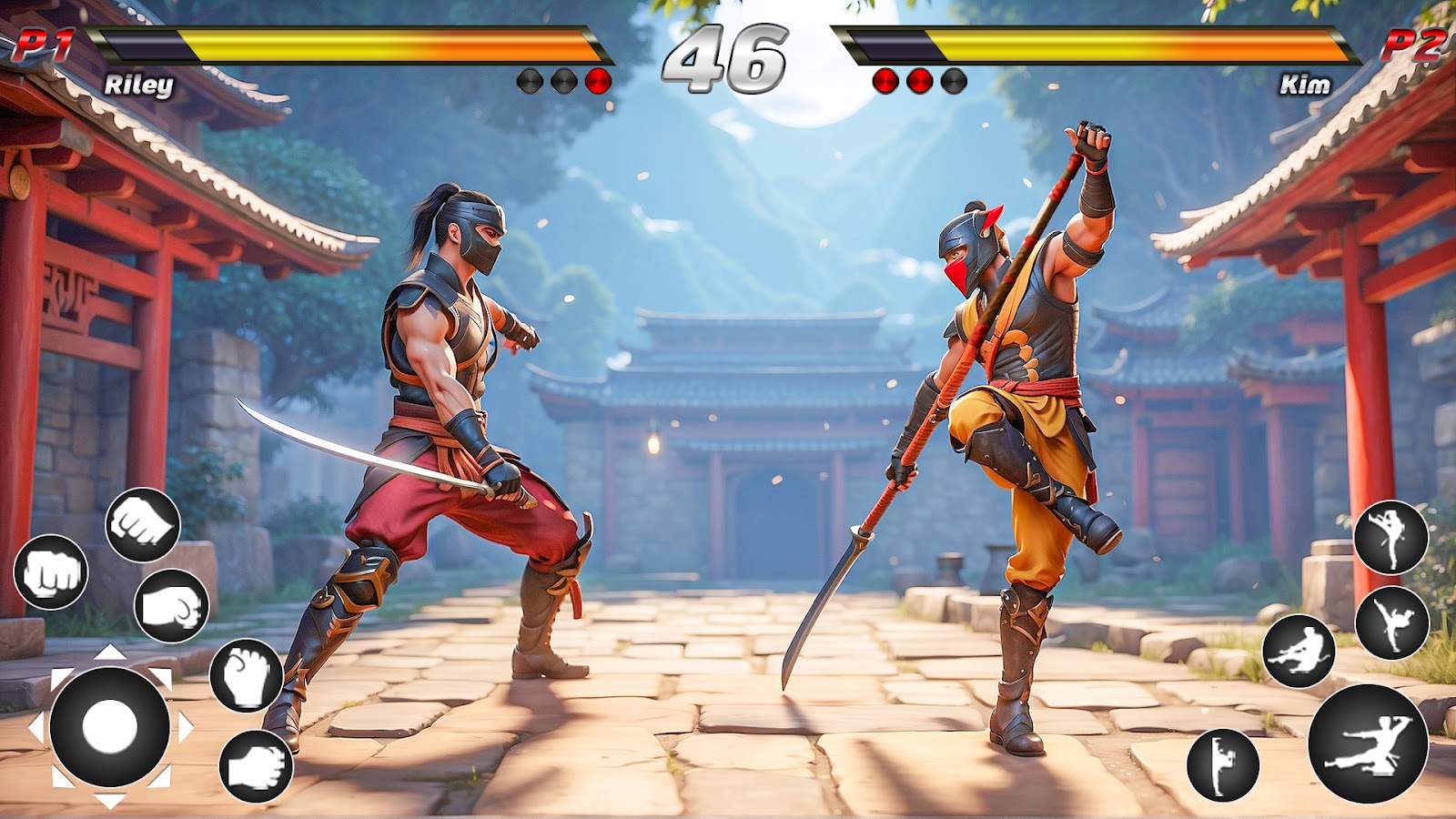Perform the low sliding sweep kick
The width and height of the screenshot is (1456, 819).
click(x=1299, y=651)
